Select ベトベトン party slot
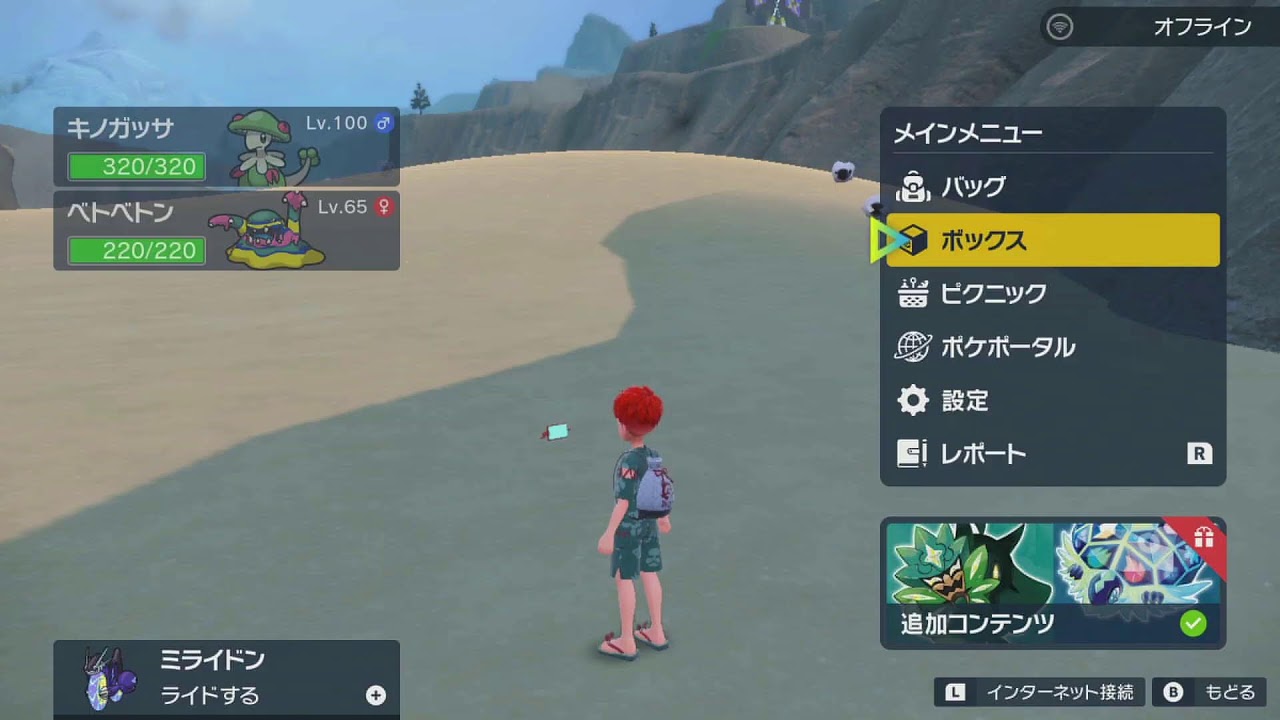The width and height of the screenshot is (1280, 720). point(226,231)
